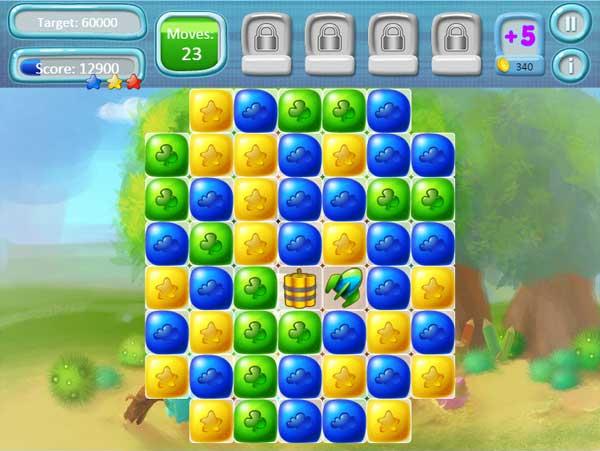Screen dimensions: 600x451
Task: Launch the green rocket tile
Action: 343,288
